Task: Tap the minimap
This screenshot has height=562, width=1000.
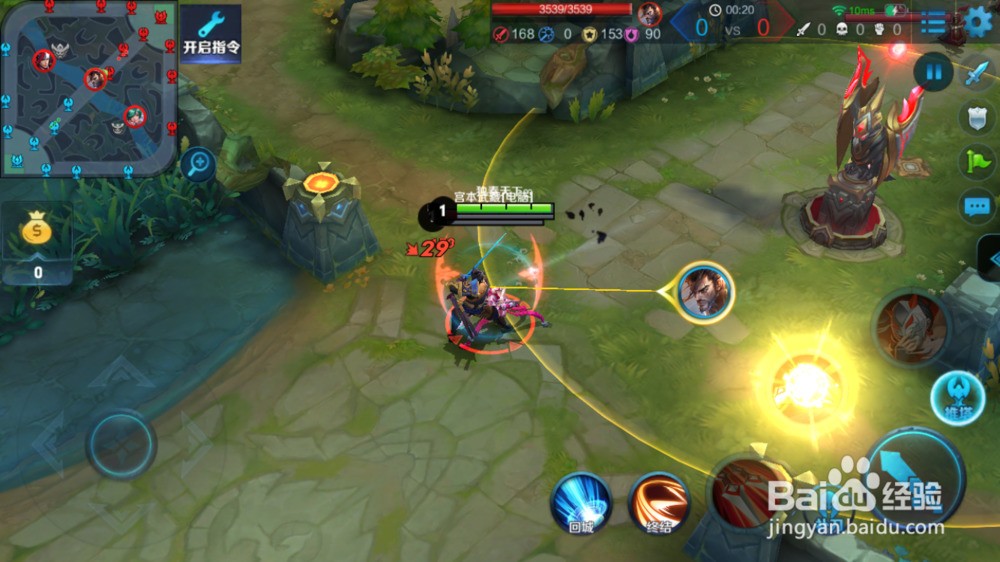Action: pyautogui.click(x=89, y=88)
